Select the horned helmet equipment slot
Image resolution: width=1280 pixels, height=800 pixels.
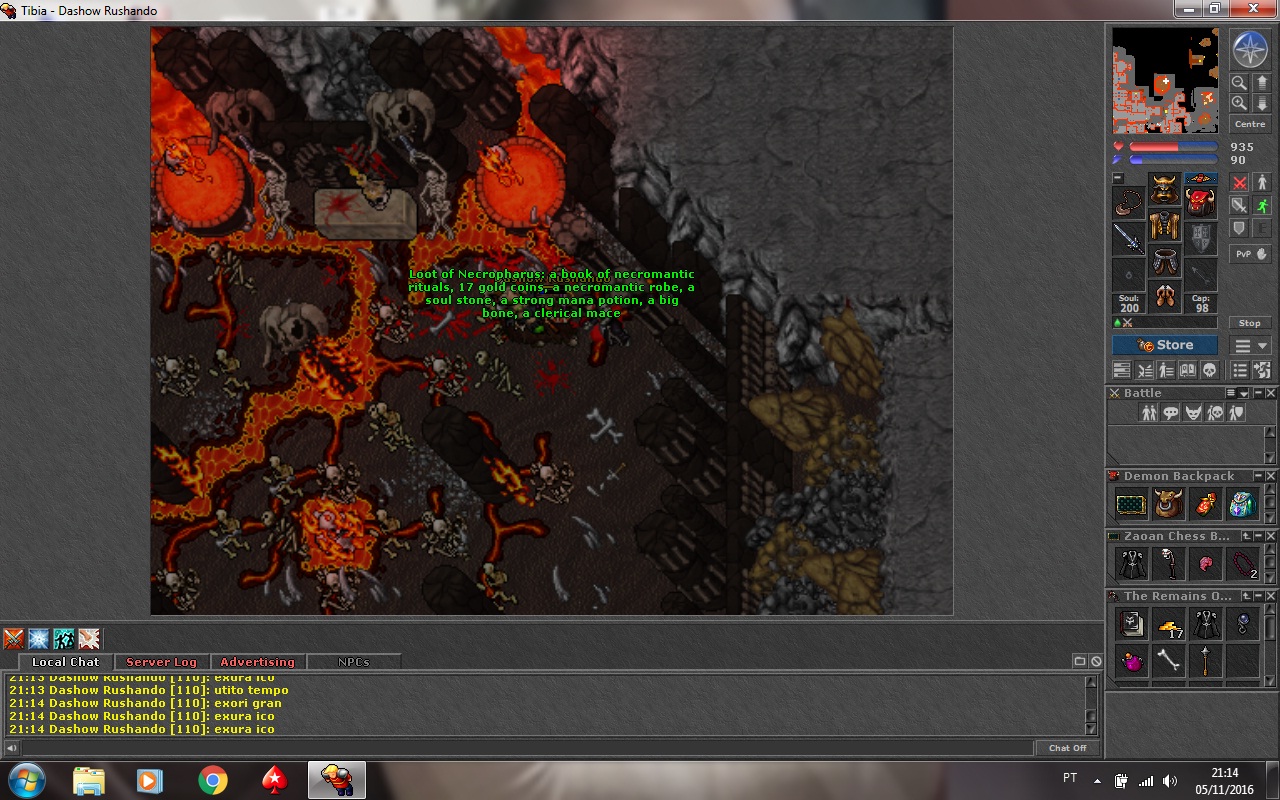tap(1164, 188)
